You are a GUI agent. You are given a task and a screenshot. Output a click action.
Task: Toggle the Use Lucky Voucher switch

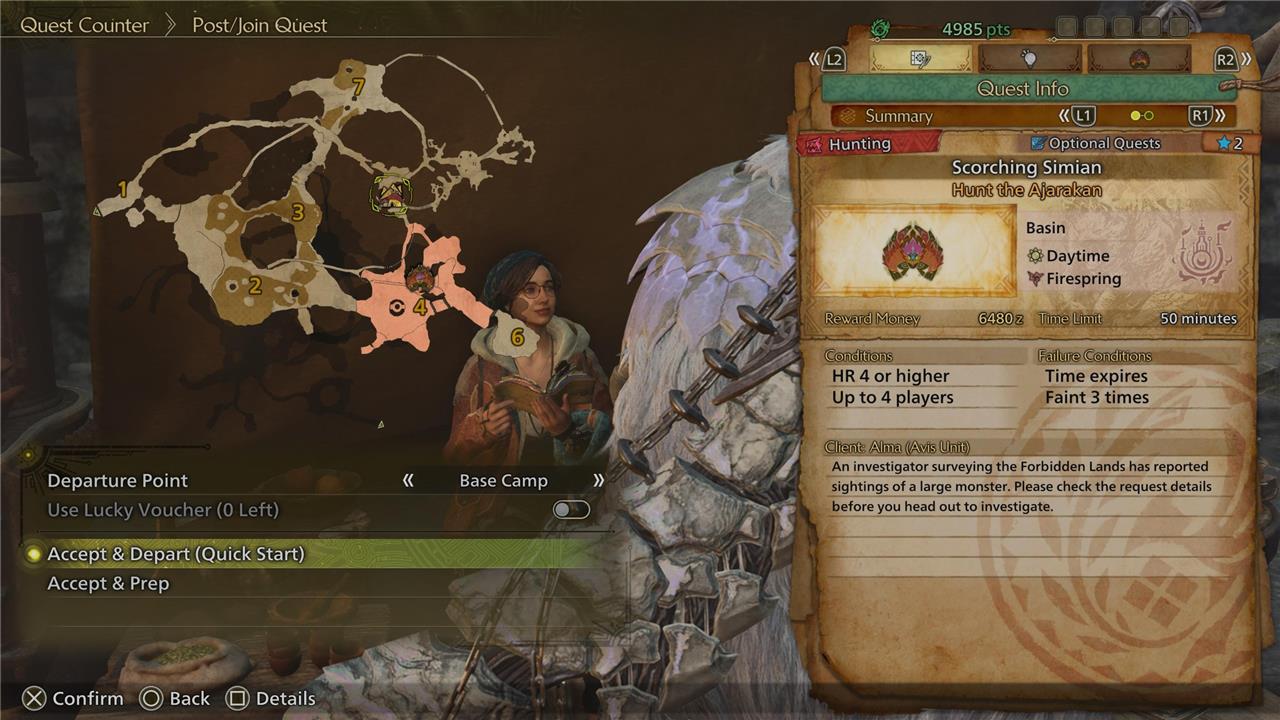tap(571, 510)
